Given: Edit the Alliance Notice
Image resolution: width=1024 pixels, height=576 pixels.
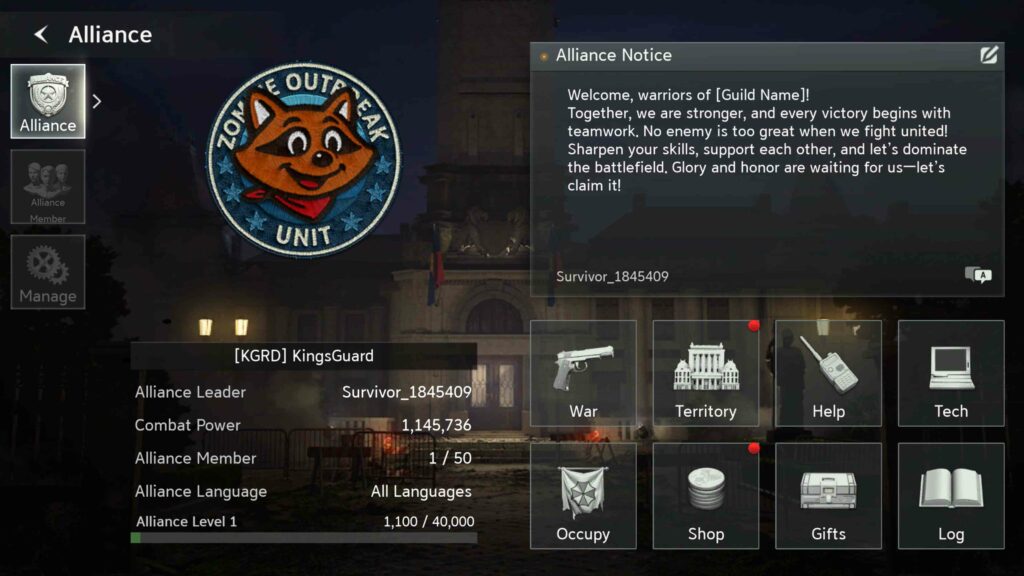Looking at the screenshot, I should coord(989,56).
